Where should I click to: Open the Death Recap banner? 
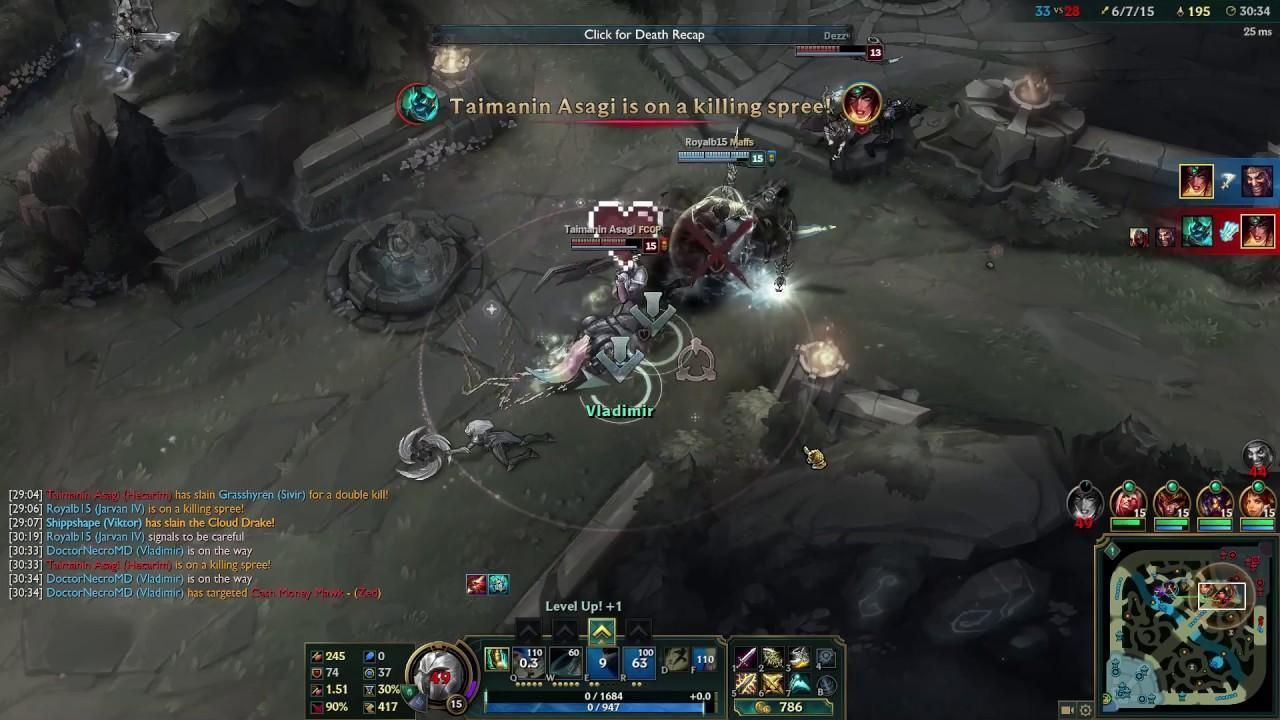(x=644, y=35)
